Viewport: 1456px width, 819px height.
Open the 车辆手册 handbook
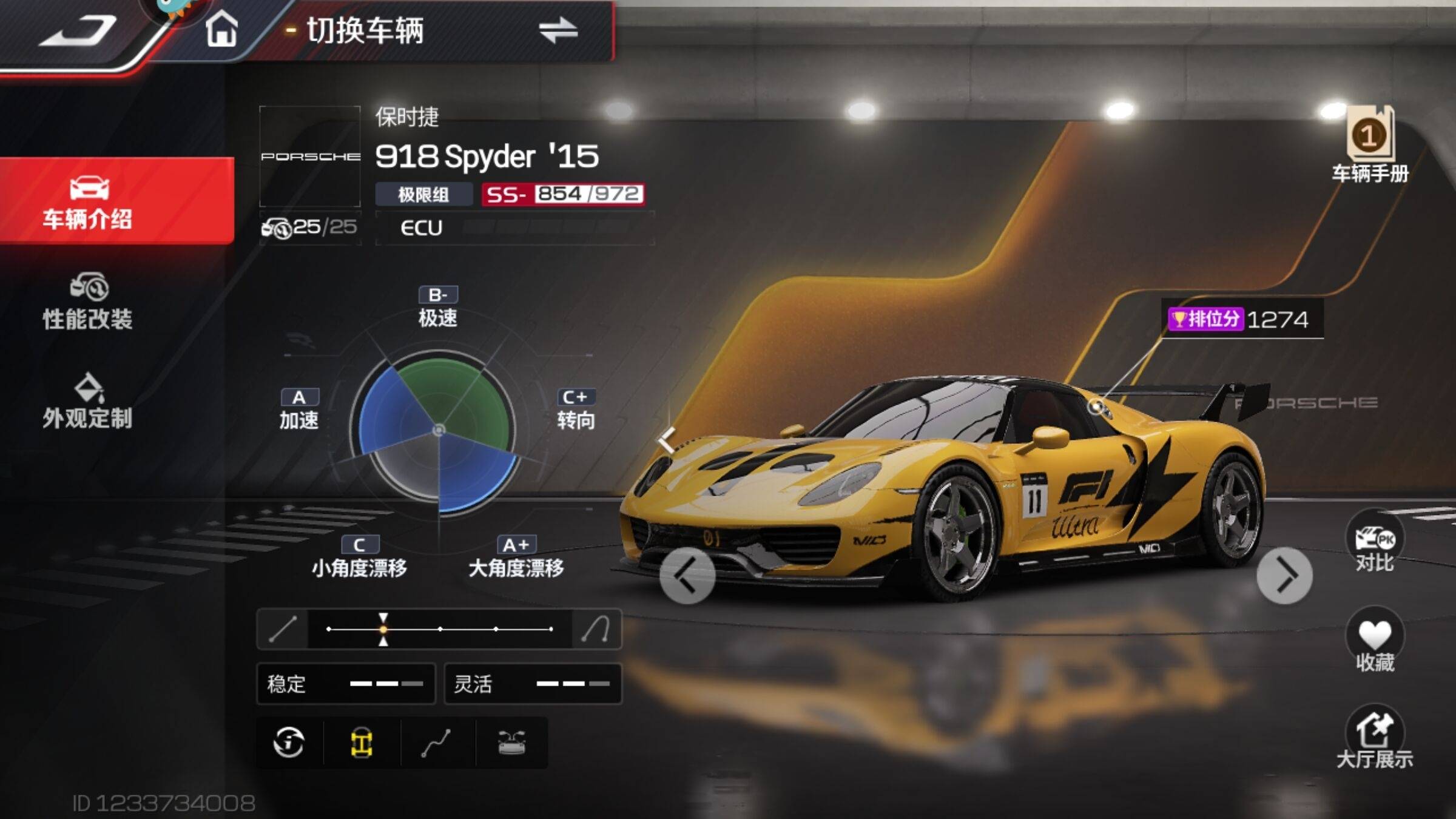pos(1370,146)
